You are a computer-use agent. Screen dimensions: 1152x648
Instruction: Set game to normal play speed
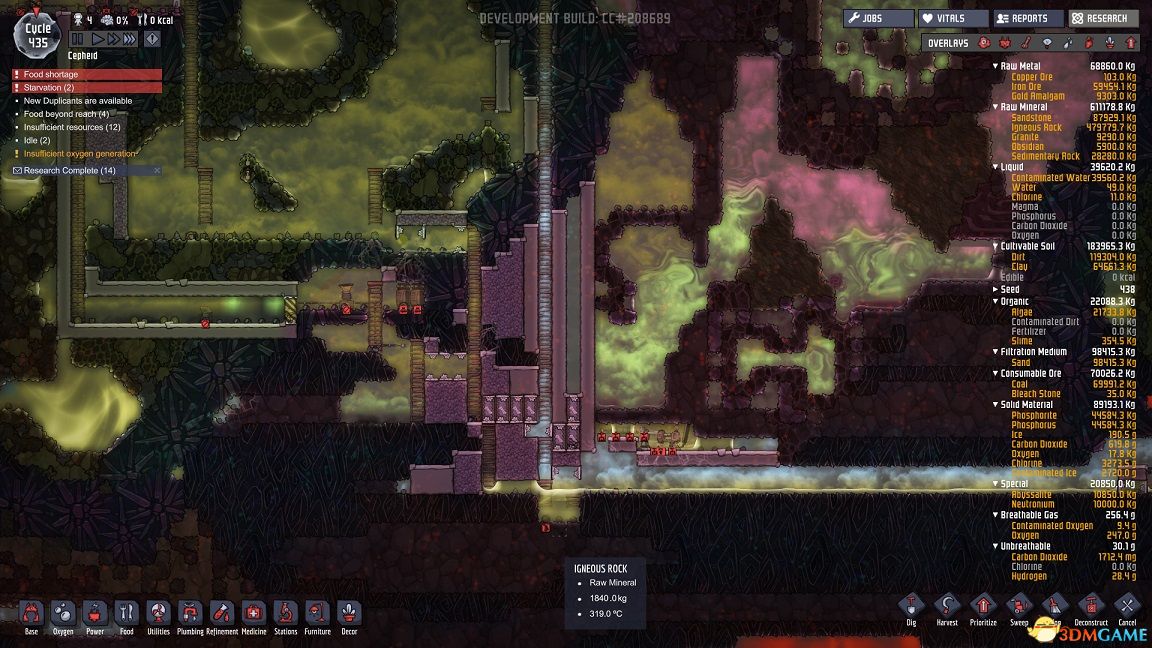click(x=98, y=39)
